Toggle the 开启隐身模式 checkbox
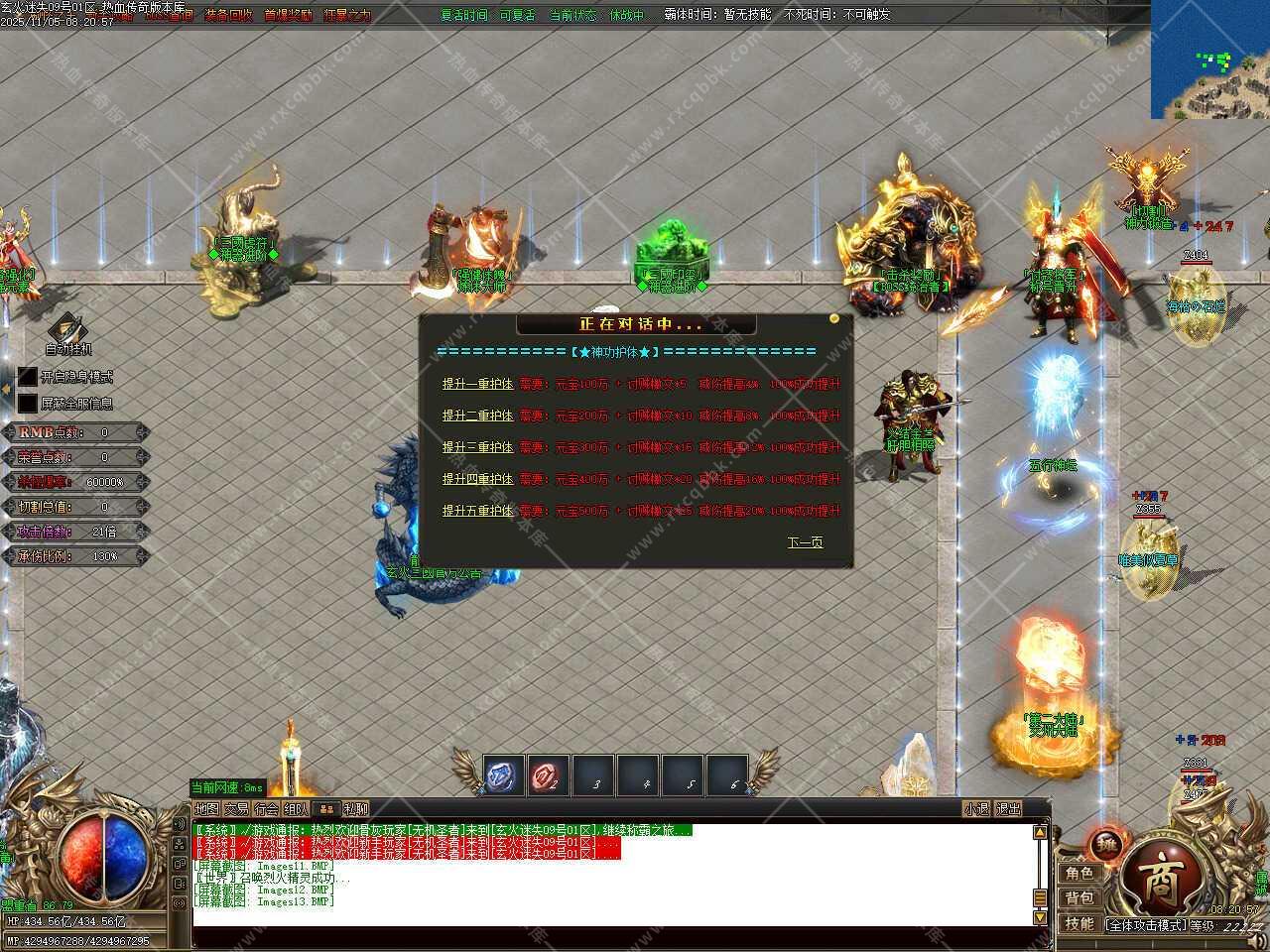 [x=28, y=377]
